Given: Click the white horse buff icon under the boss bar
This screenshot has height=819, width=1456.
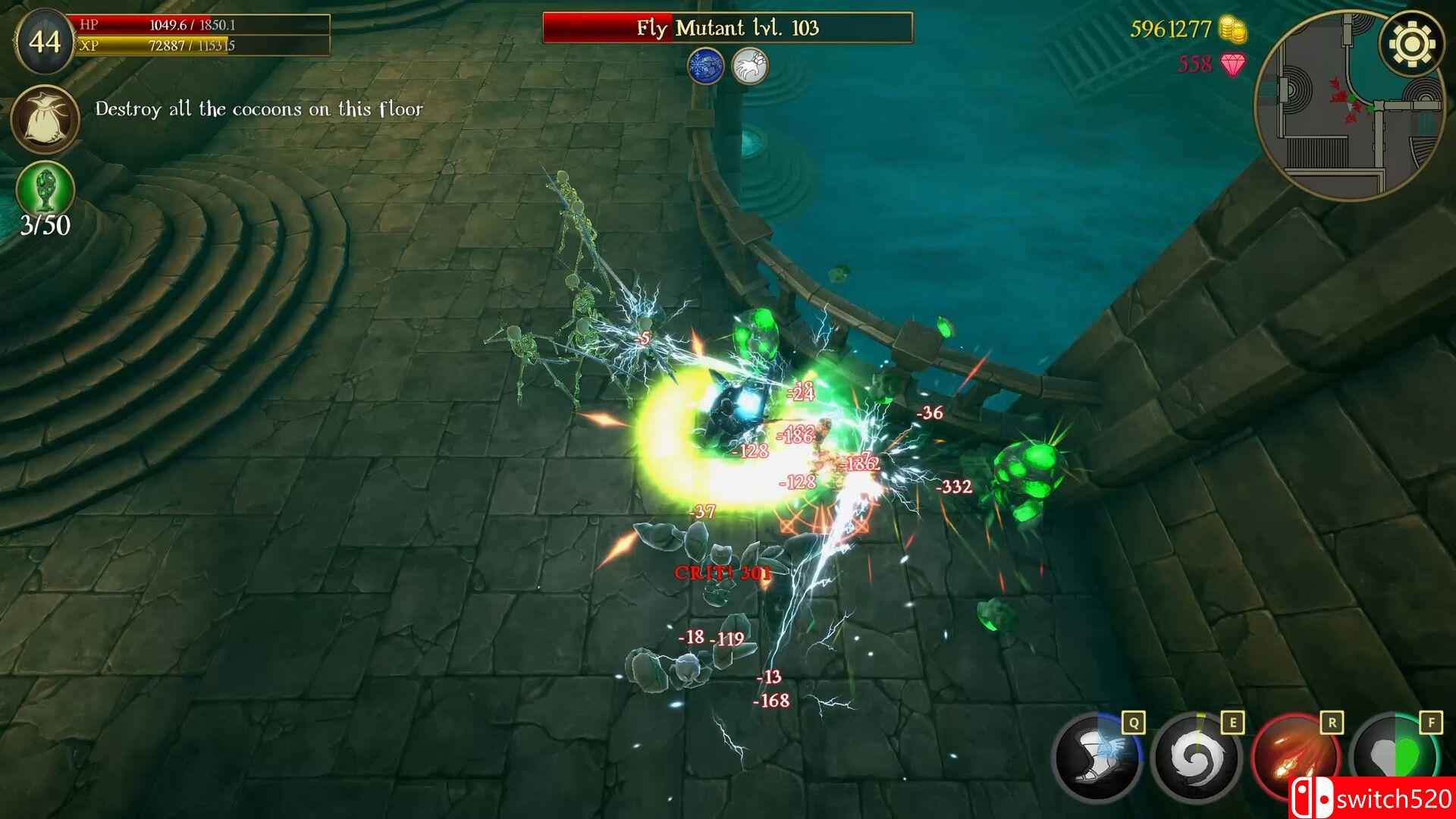Looking at the screenshot, I should [751, 66].
